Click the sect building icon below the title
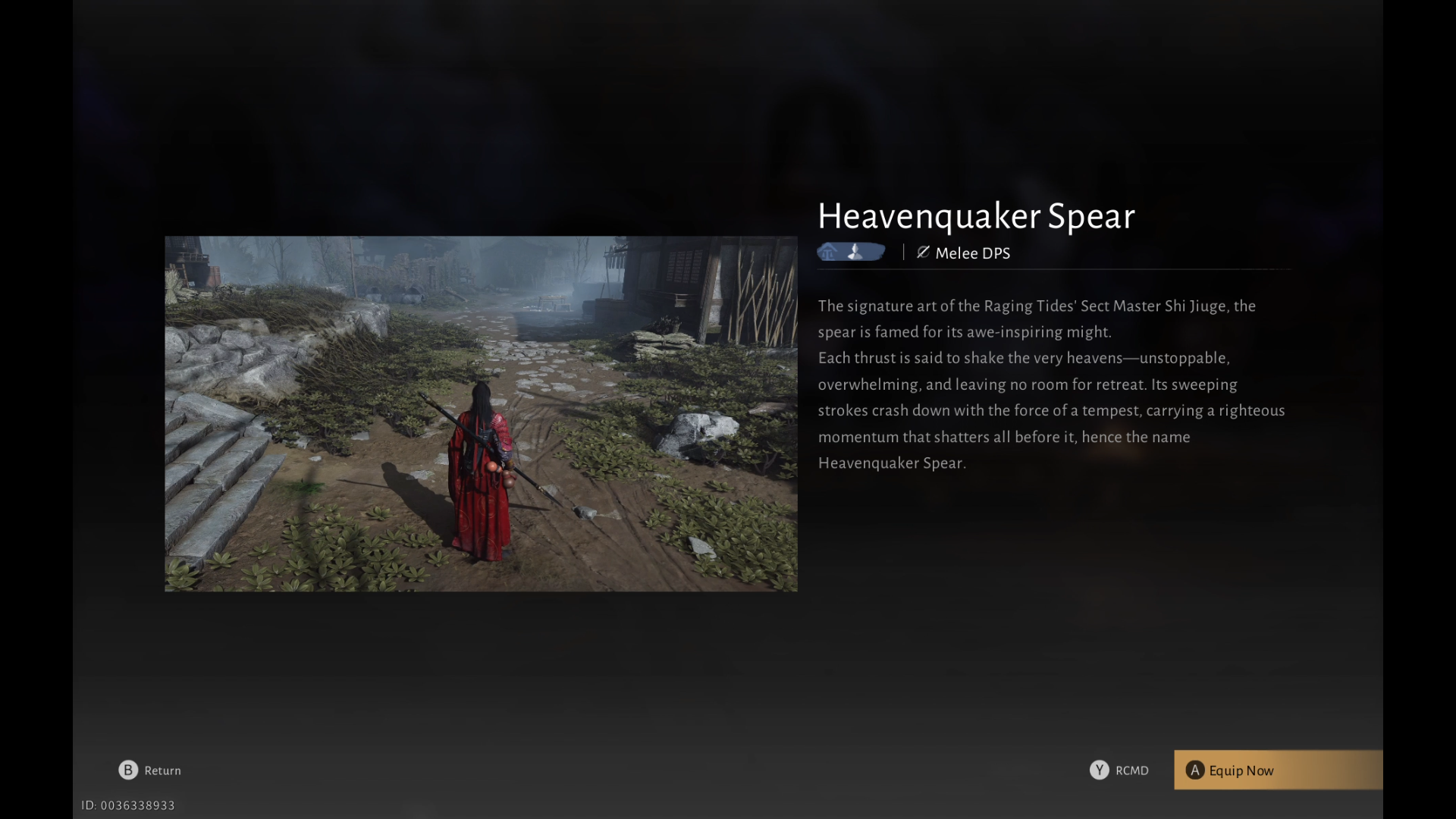The width and height of the screenshot is (1456, 819). (x=827, y=252)
